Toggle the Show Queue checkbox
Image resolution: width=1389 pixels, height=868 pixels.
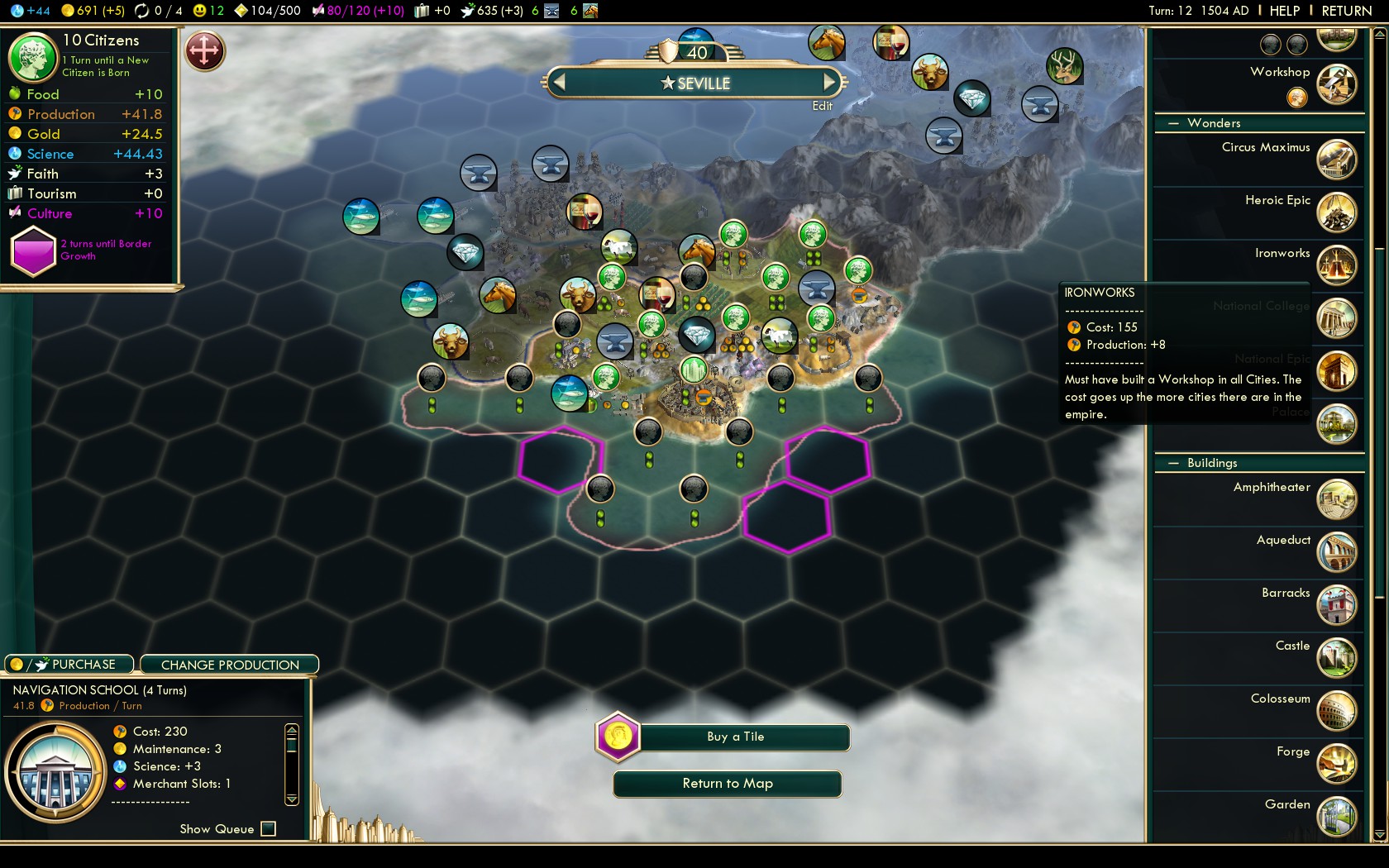click(x=268, y=828)
